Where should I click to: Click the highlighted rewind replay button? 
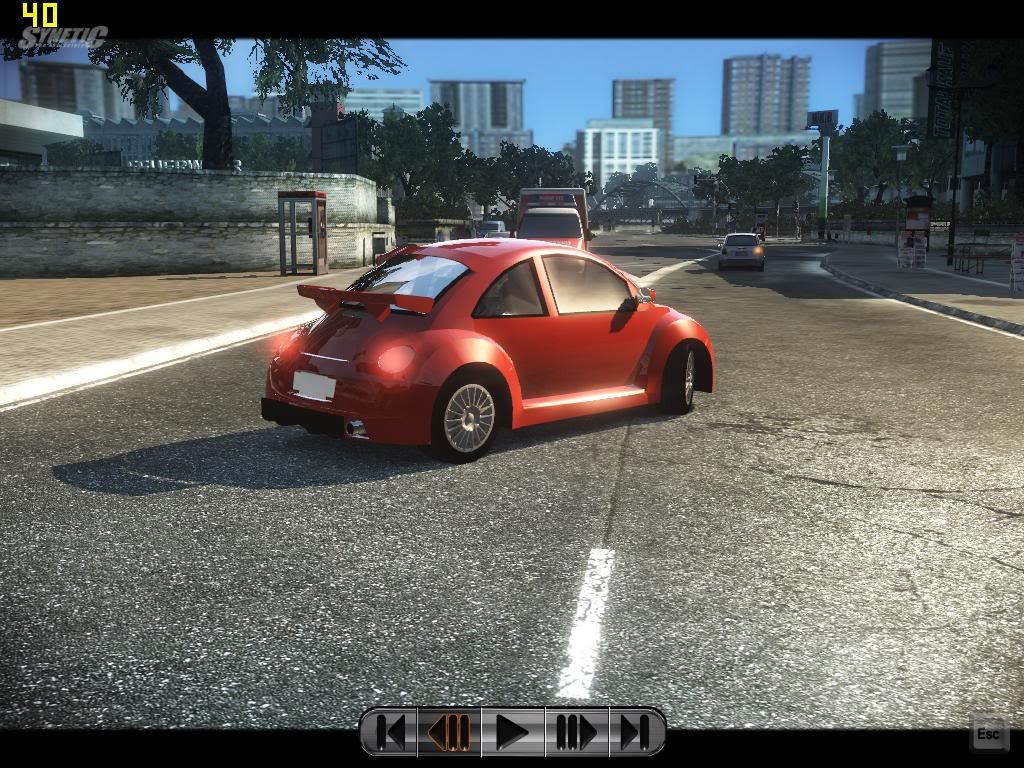[x=449, y=732]
